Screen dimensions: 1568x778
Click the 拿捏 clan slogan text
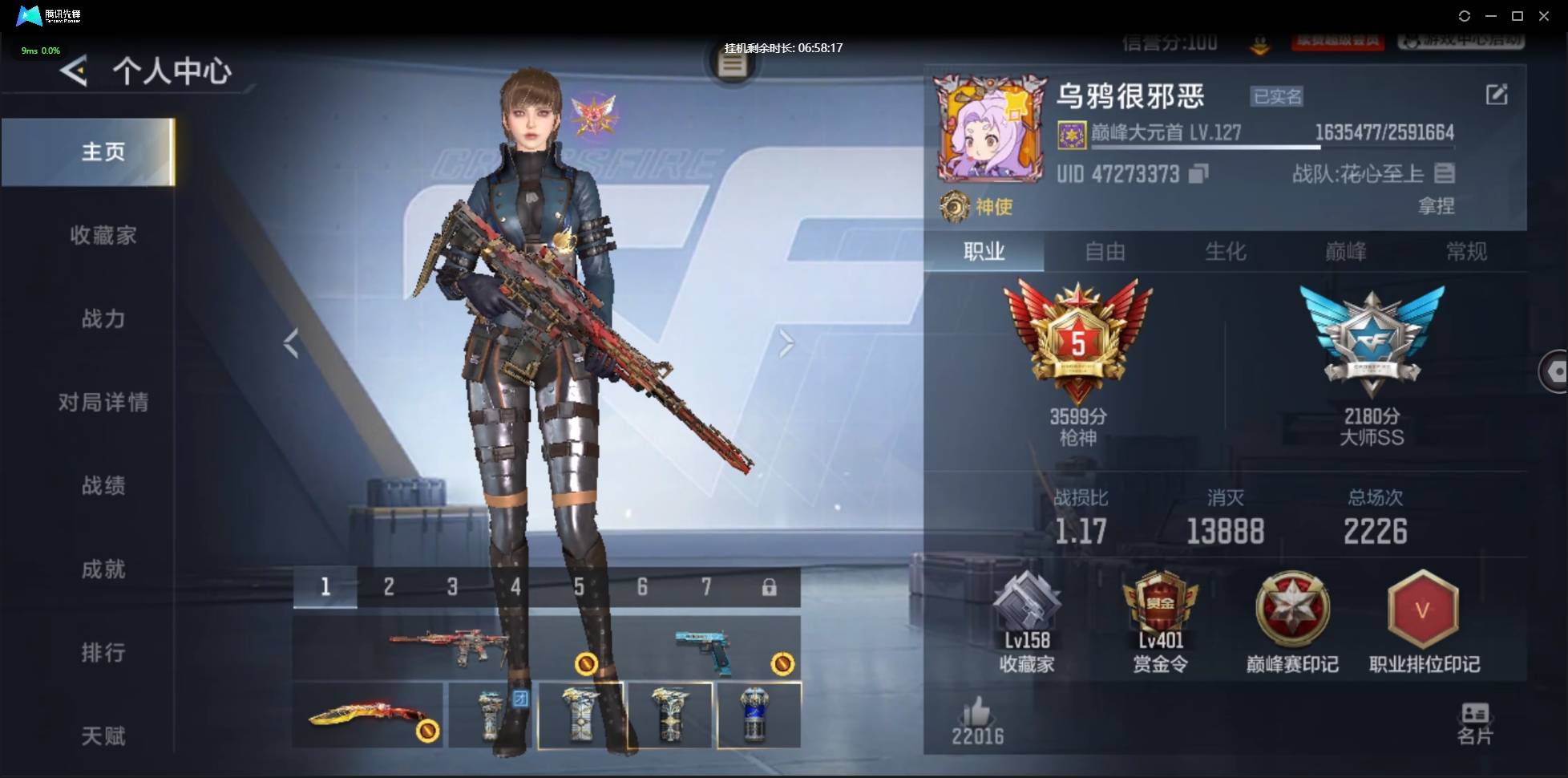(1437, 207)
